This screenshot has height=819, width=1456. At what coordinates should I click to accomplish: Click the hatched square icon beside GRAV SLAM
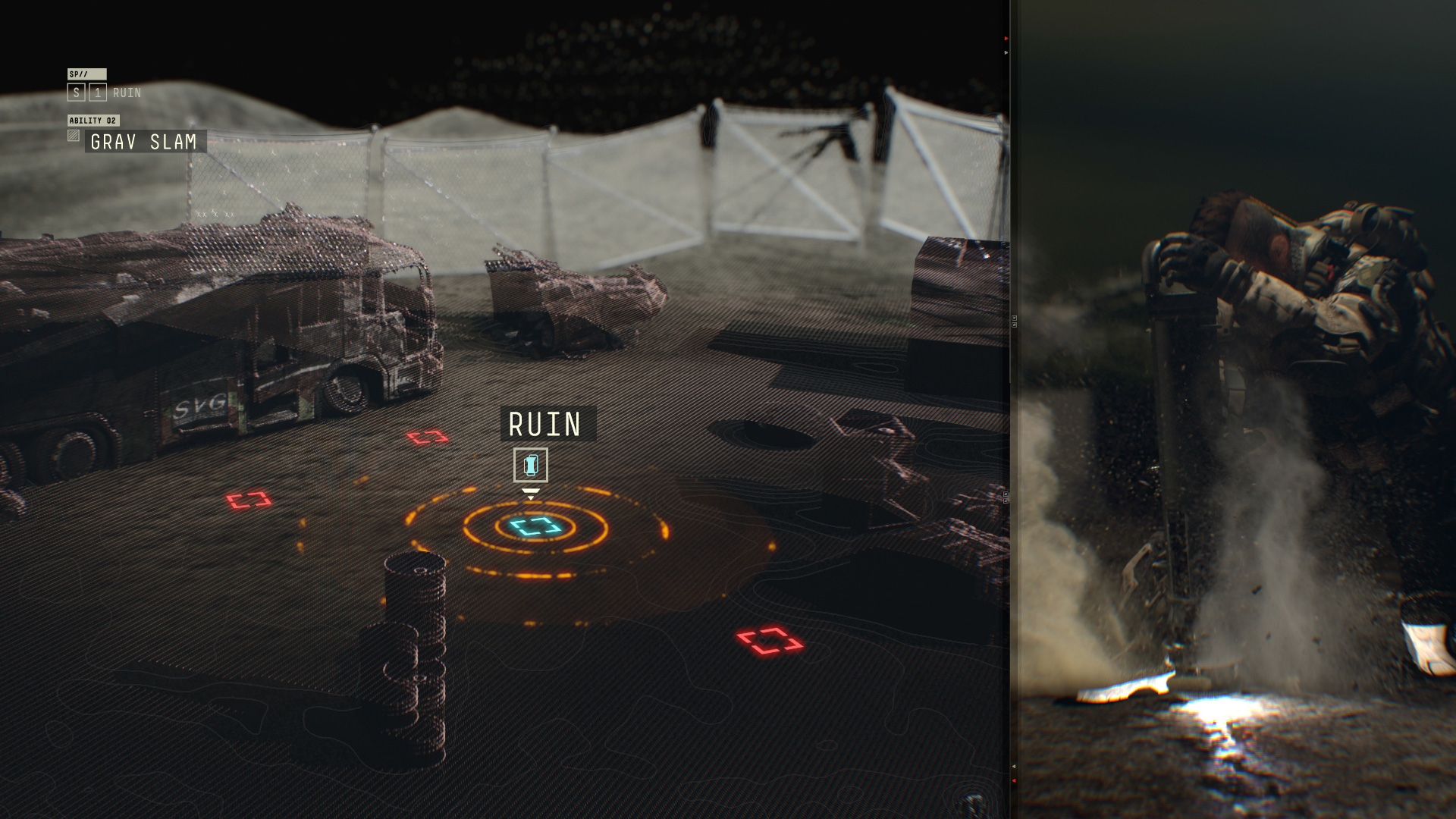pyautogui.click(x=74, y=136)
